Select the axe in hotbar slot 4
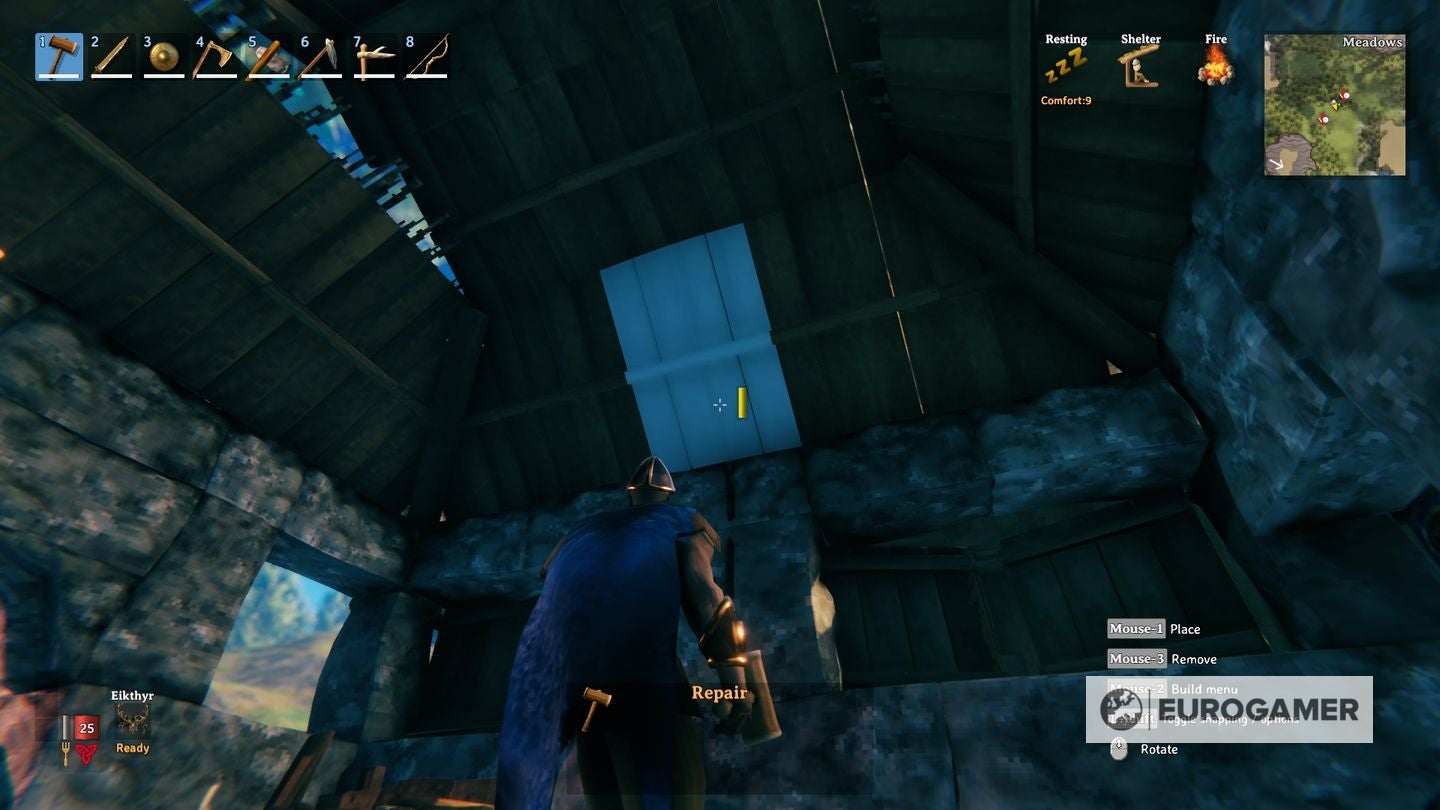Screen dimensions: 1440x810 216,57
